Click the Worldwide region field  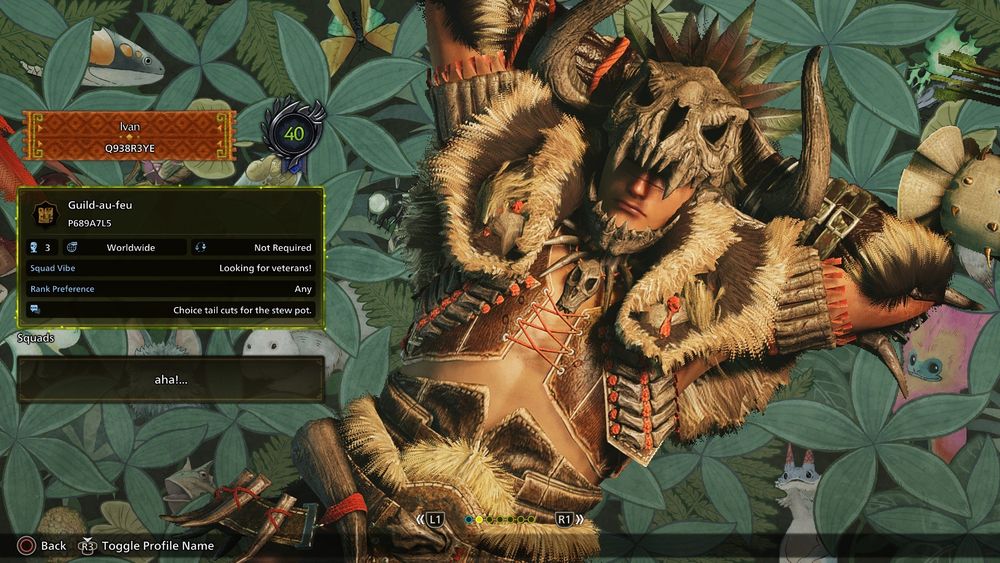point(125,247)
